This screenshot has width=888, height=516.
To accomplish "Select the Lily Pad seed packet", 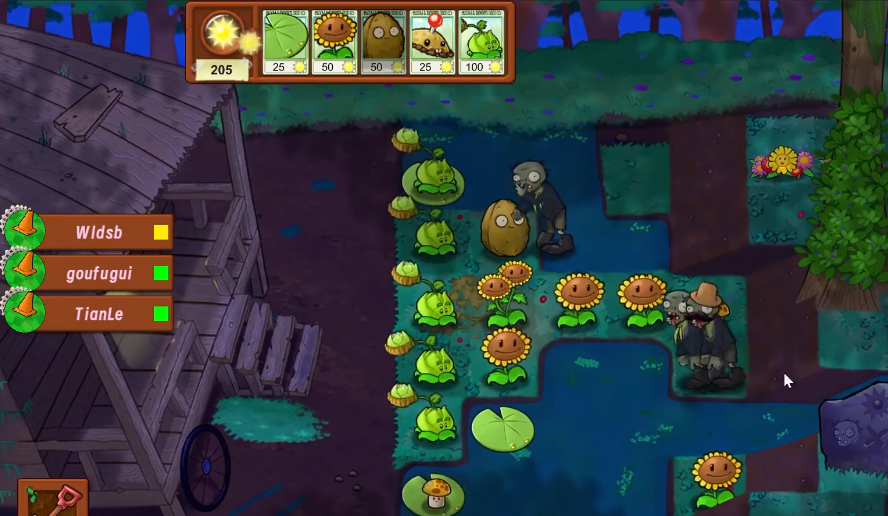I will [x=285, y=42].
